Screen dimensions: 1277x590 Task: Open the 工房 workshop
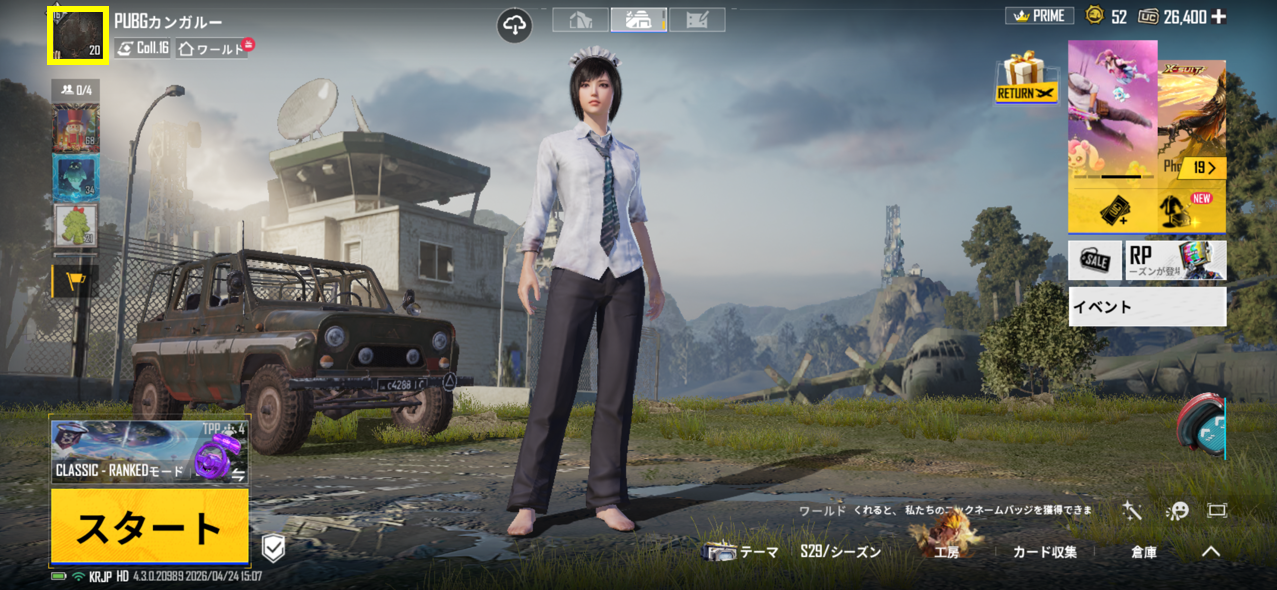click(945, 550)
